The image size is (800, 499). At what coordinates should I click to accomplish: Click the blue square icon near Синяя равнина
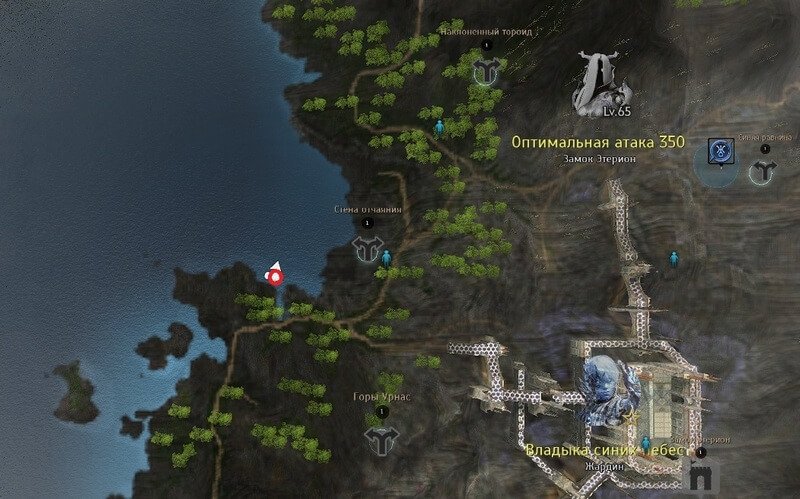[717, 150]
